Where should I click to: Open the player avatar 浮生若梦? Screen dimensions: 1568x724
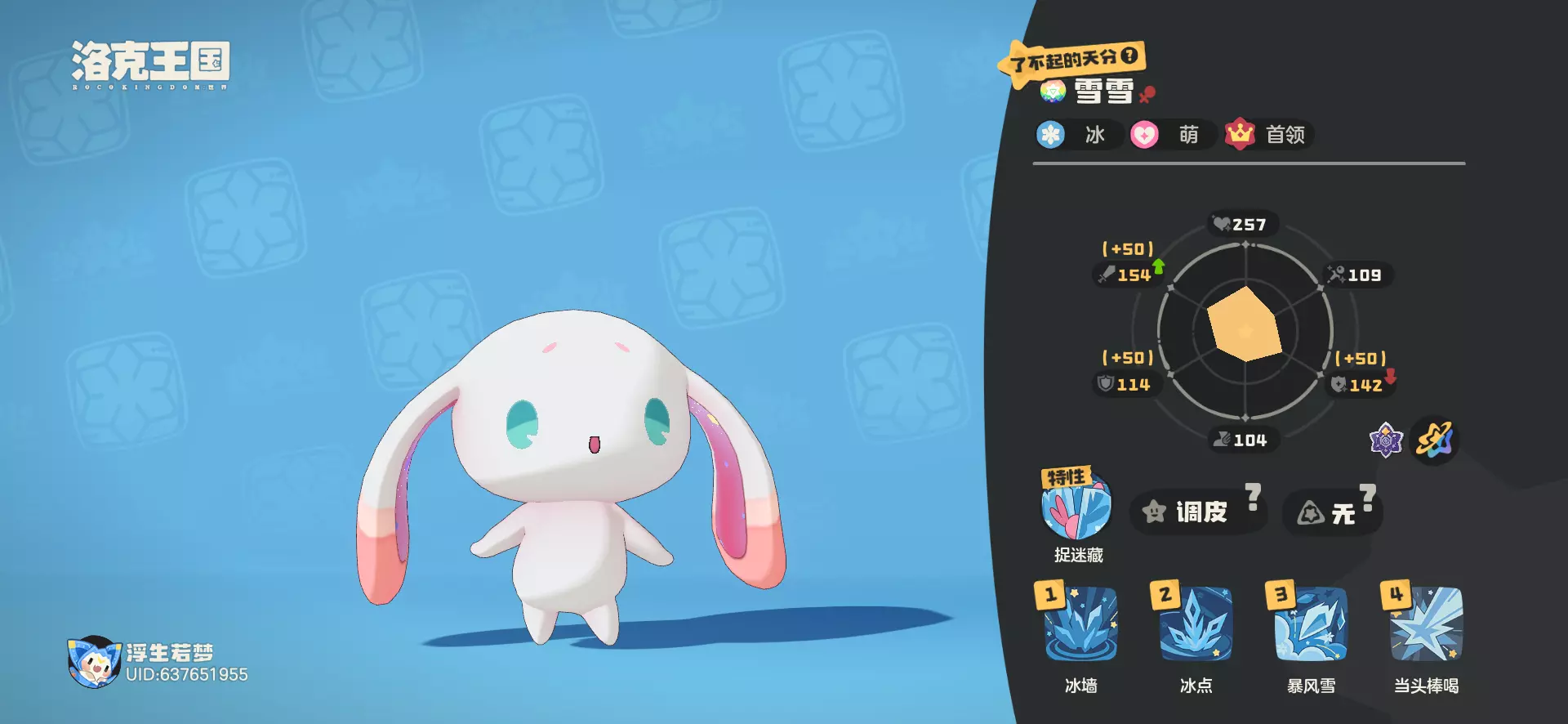pos(94,662)
